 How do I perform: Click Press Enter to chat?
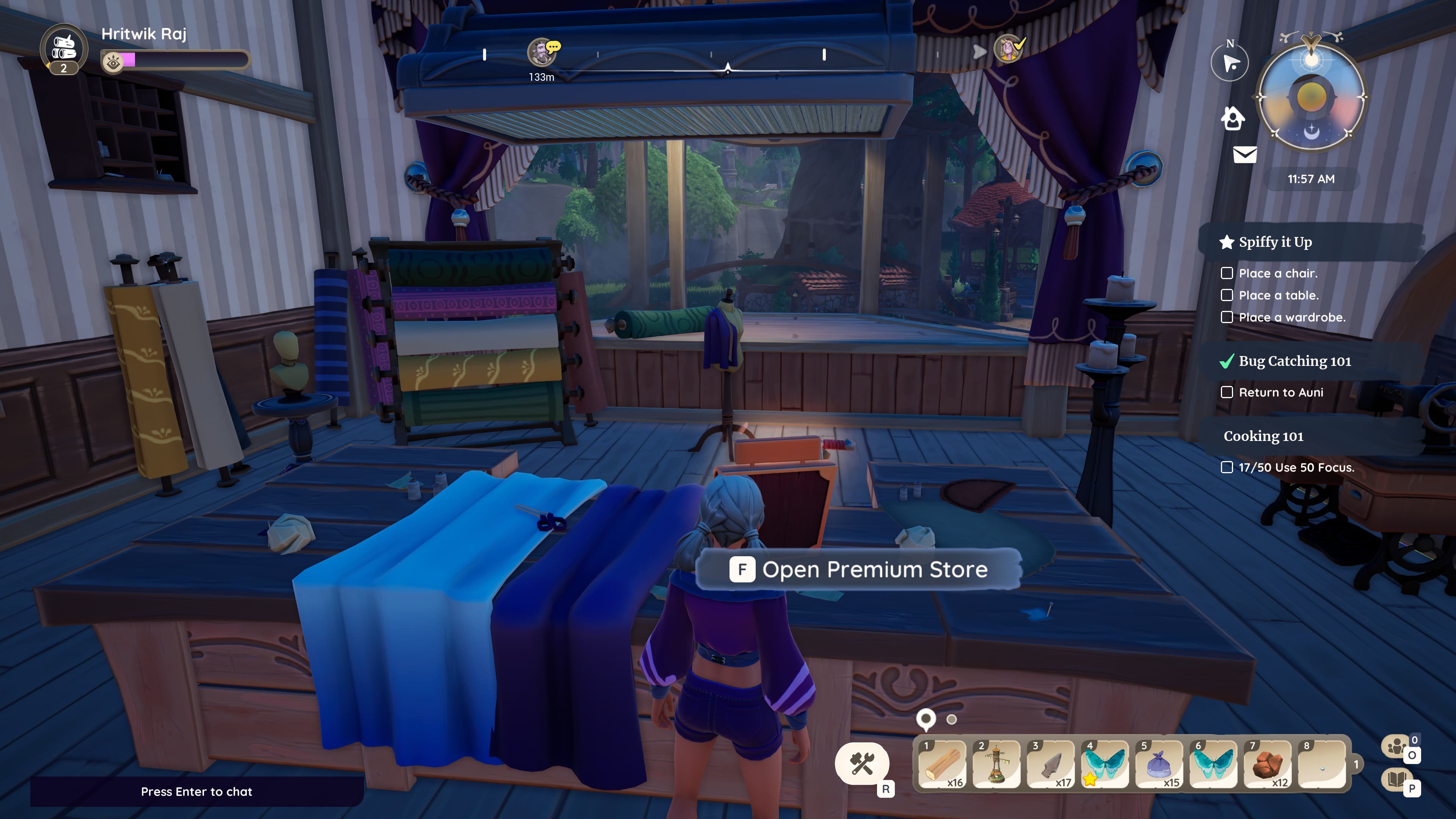pos(196,791)
